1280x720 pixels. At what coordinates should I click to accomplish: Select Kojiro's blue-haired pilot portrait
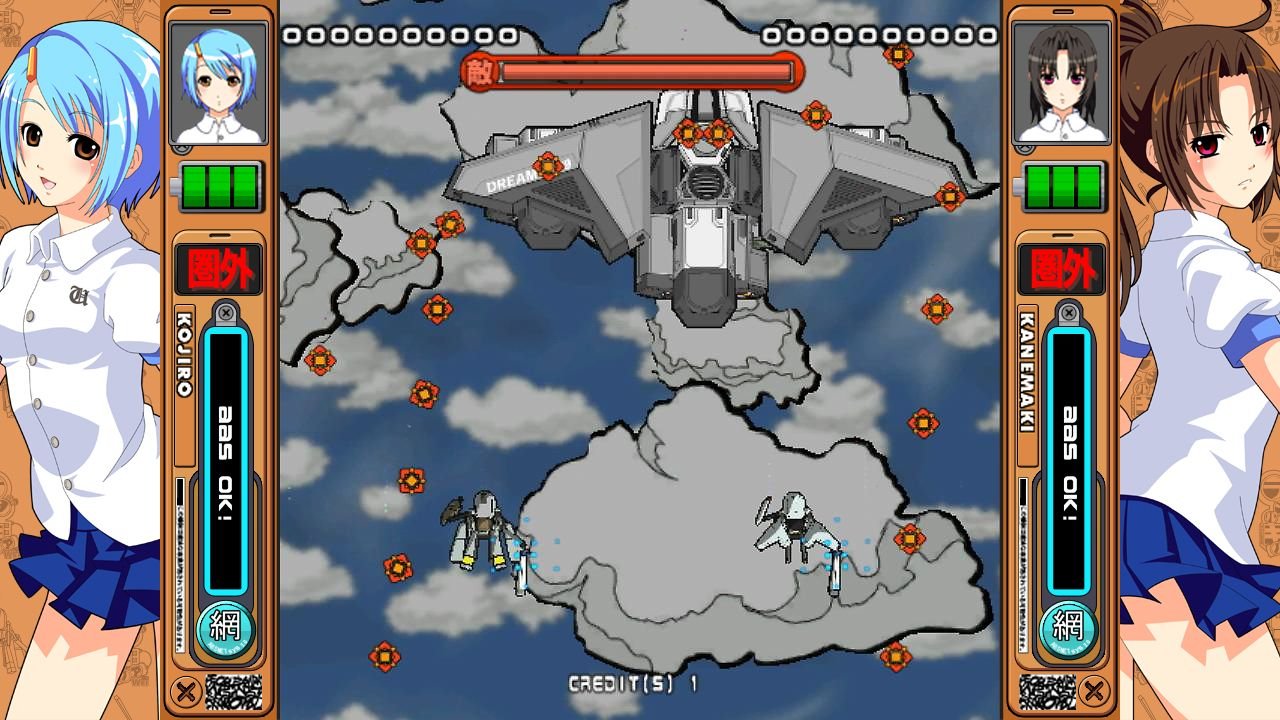pos(218,84)
